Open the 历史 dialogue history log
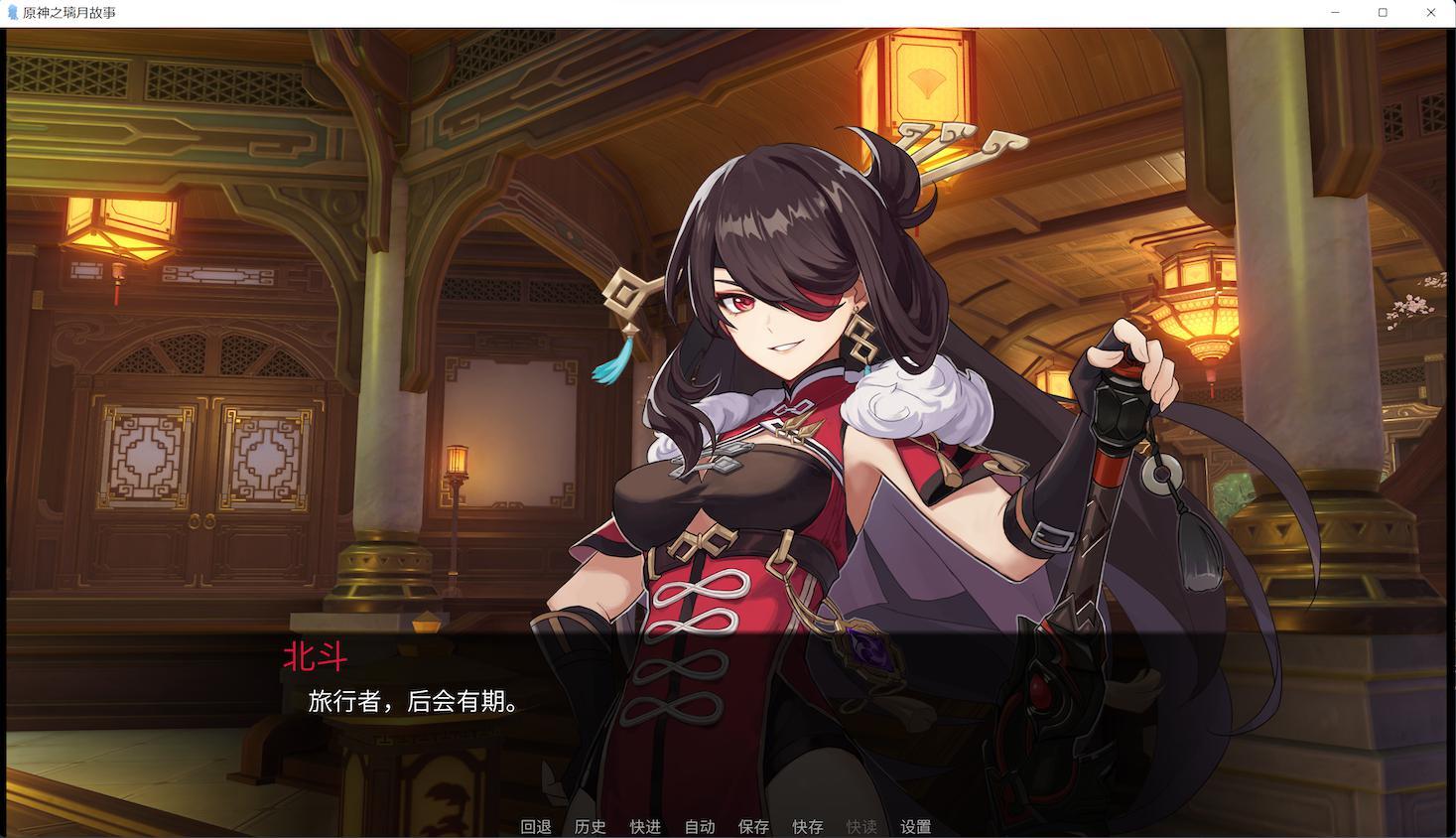 click(589, 825)
